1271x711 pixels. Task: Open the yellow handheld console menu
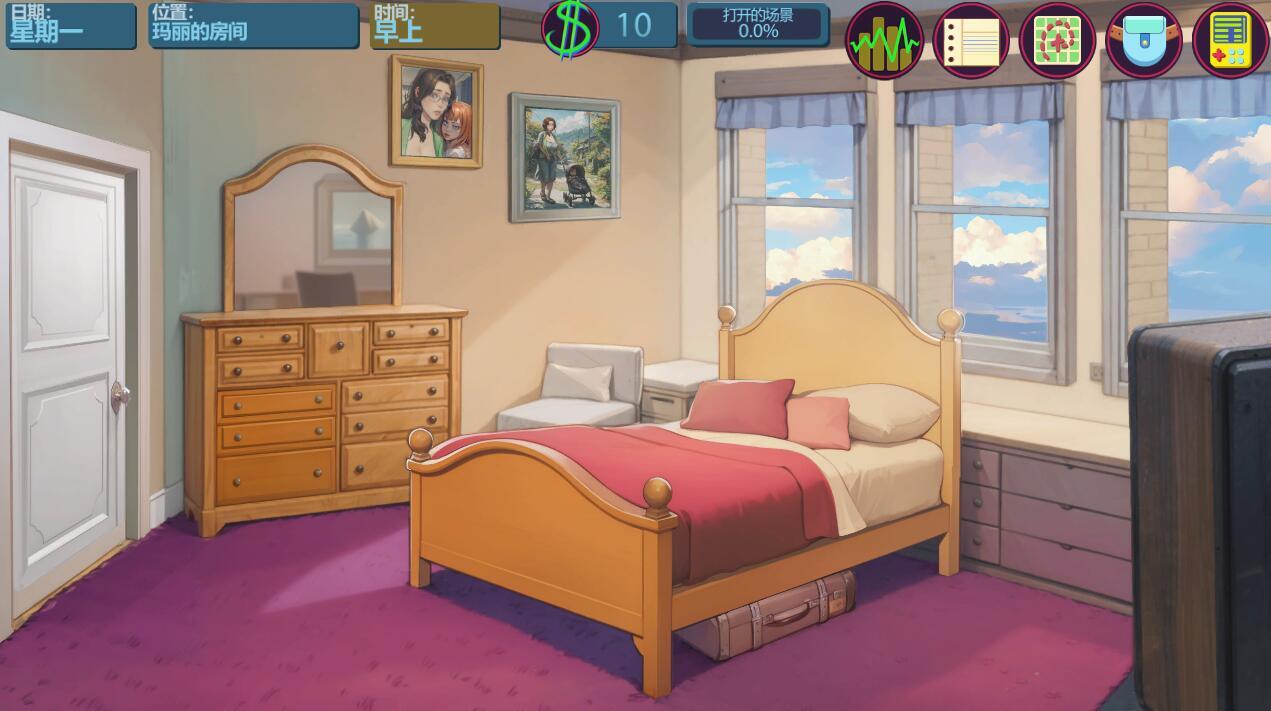click(1230, 41)
